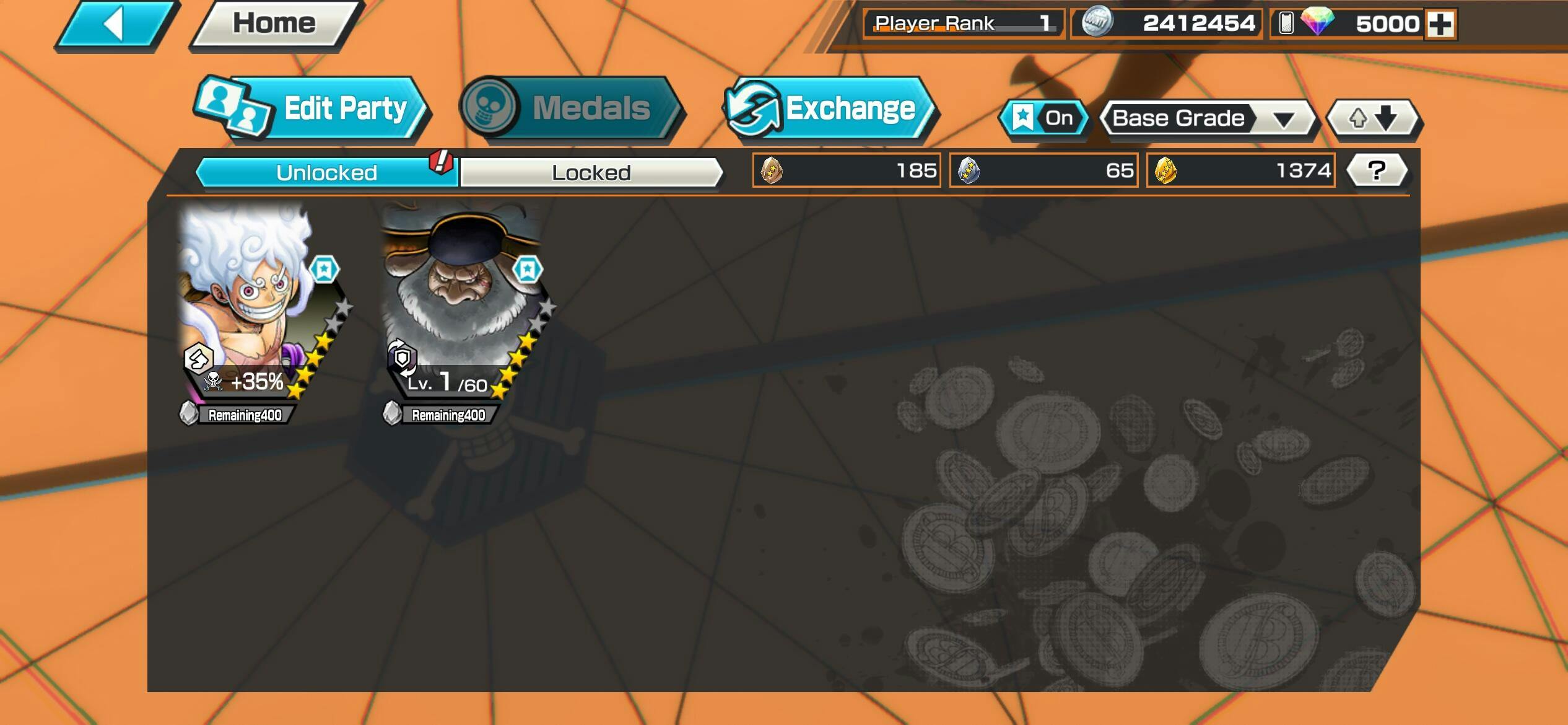This screenshot has width=1568, height=725.
Task: Toggle favorite badge on the bearded captain card
Action: (x=527, y=270)
